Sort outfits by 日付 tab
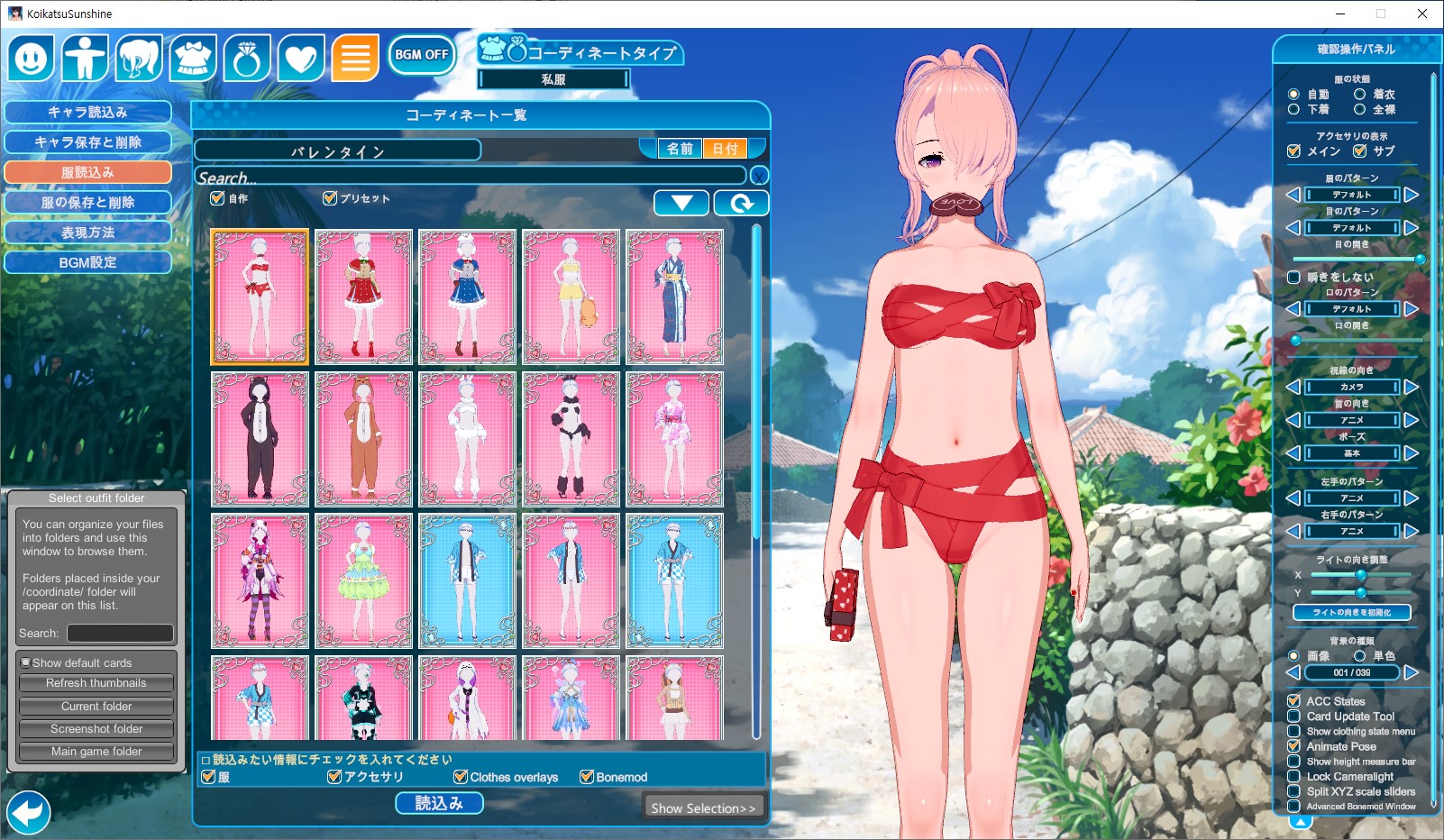Image resolution: width=1444 pixels, height=840 pixels. point(726,149)
